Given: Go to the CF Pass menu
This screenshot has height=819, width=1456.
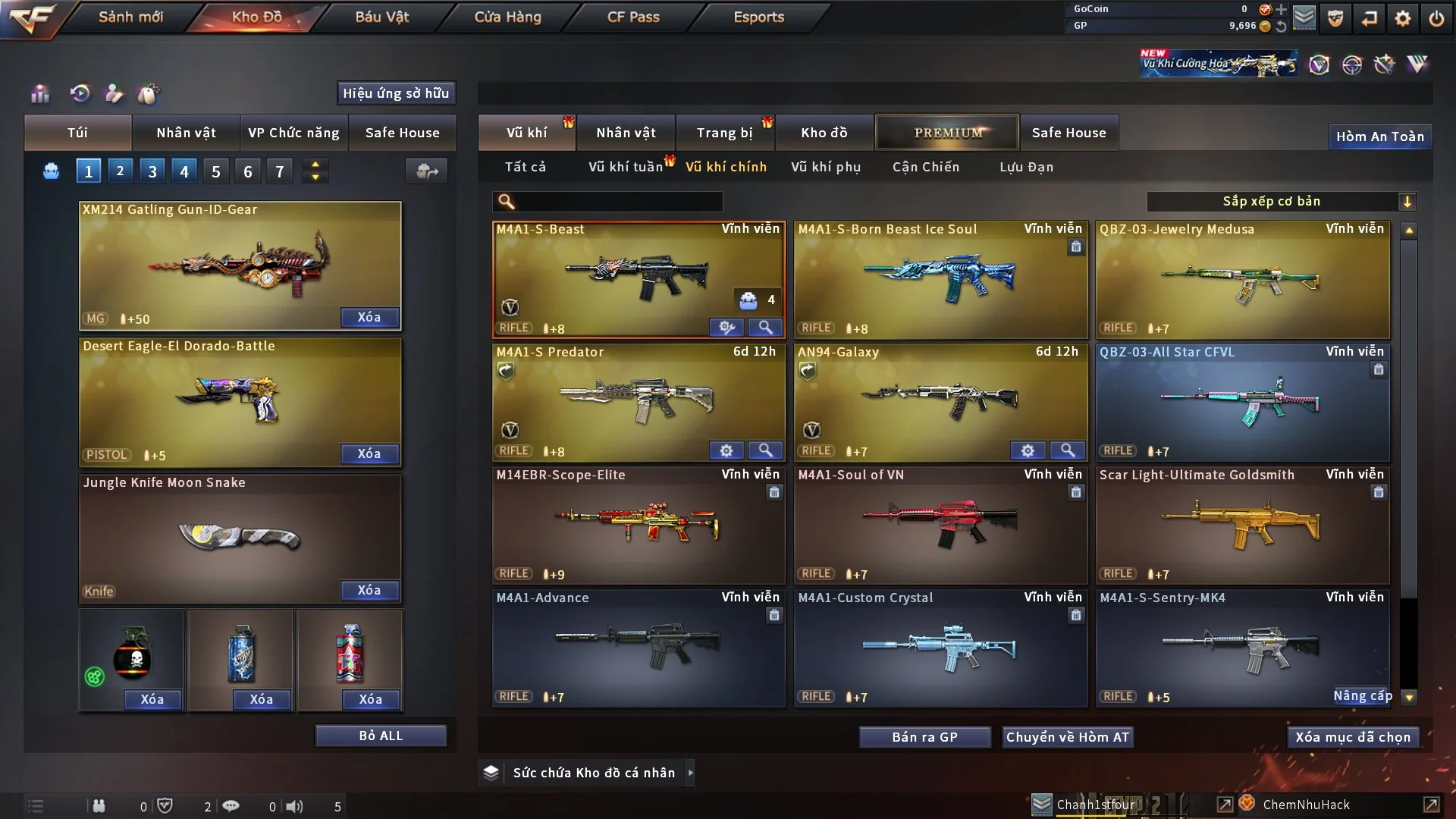Looking at the screenshot, I should point(633,17).
